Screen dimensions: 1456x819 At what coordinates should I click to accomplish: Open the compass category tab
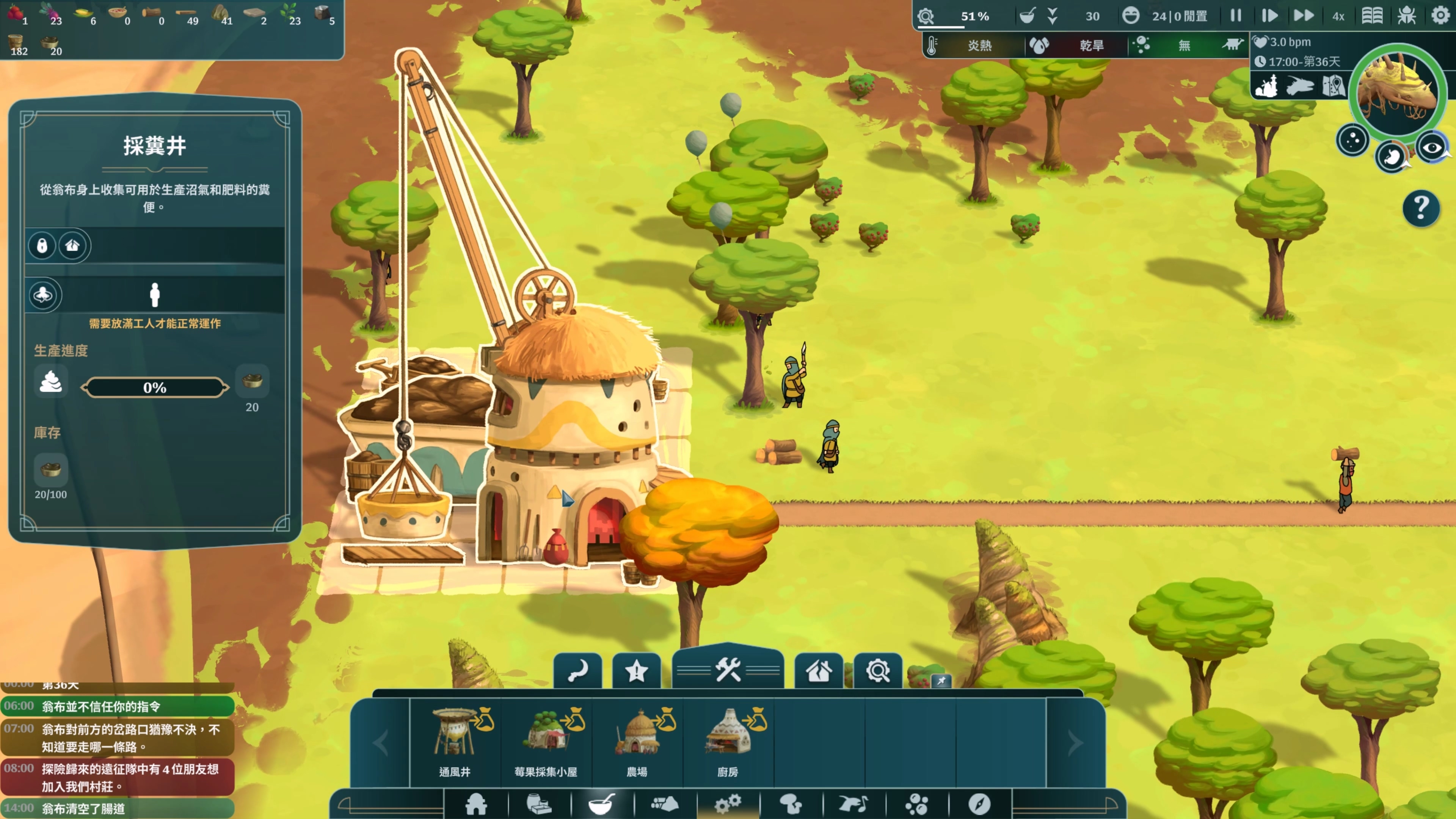point(979,804)
